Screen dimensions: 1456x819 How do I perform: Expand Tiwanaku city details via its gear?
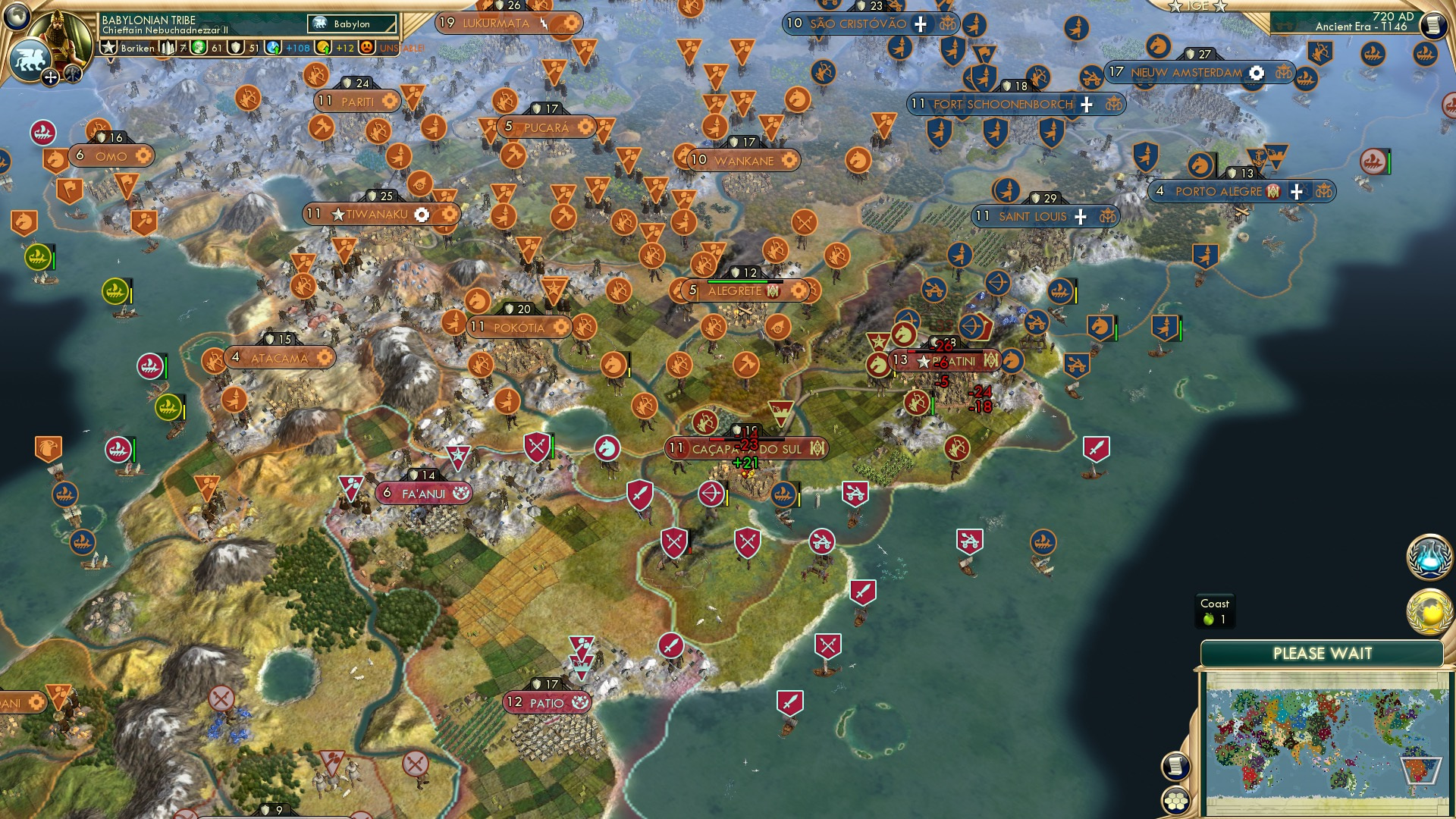pyautogui.click(x=422, y=215)
